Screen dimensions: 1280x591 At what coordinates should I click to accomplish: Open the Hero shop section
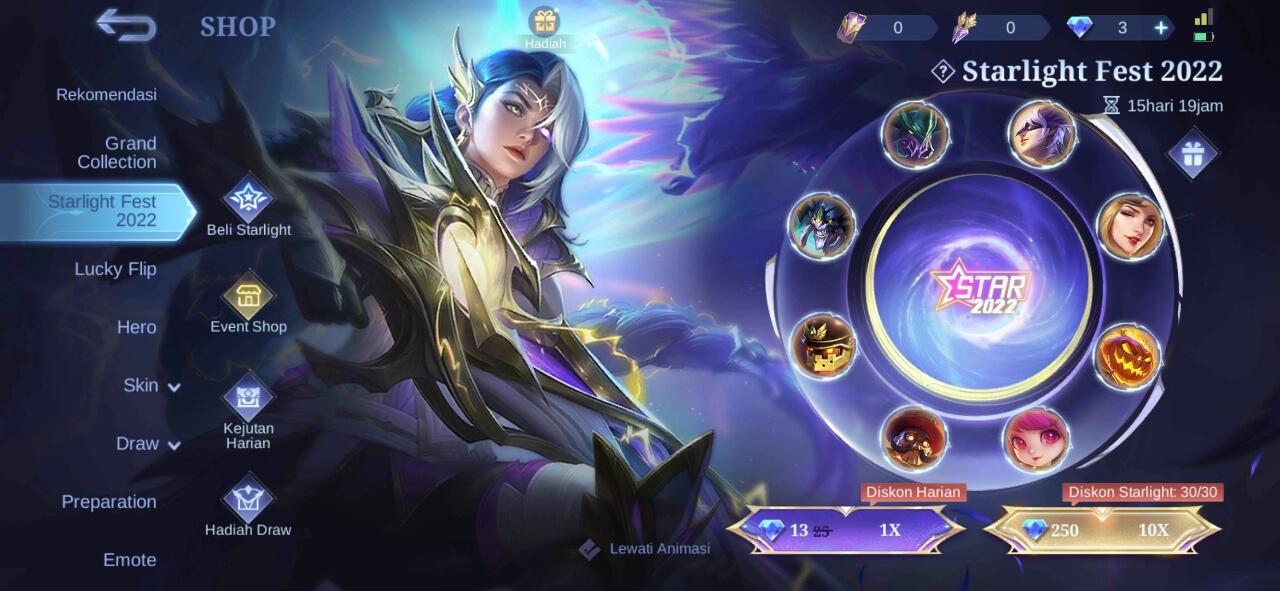coord(136,327)
